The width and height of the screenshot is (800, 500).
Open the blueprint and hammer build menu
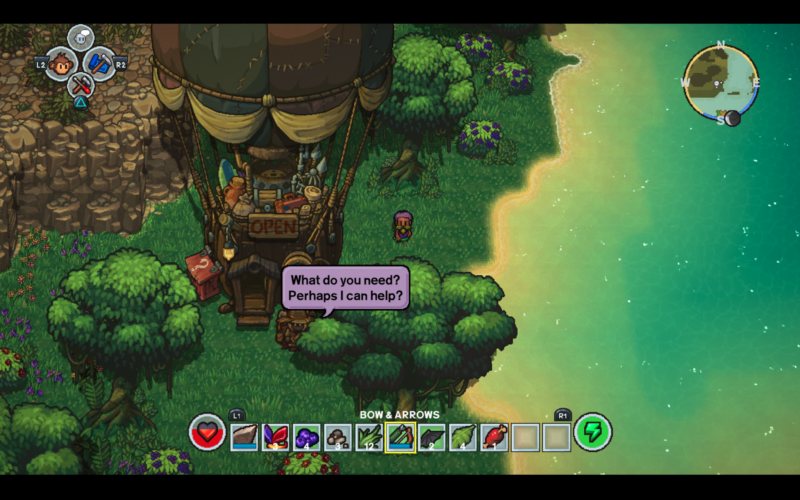tap(100, 64)
